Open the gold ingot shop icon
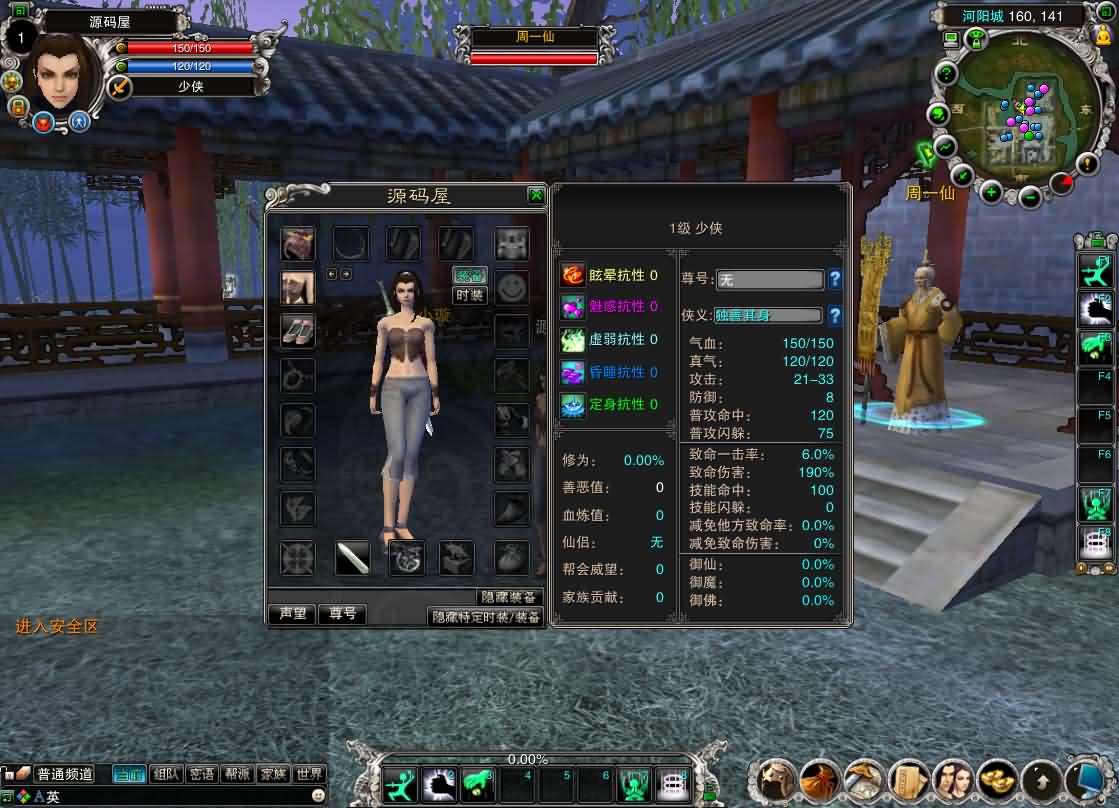Image resolution: width=1119 pixels, height=808 pixels. [997, 779]
